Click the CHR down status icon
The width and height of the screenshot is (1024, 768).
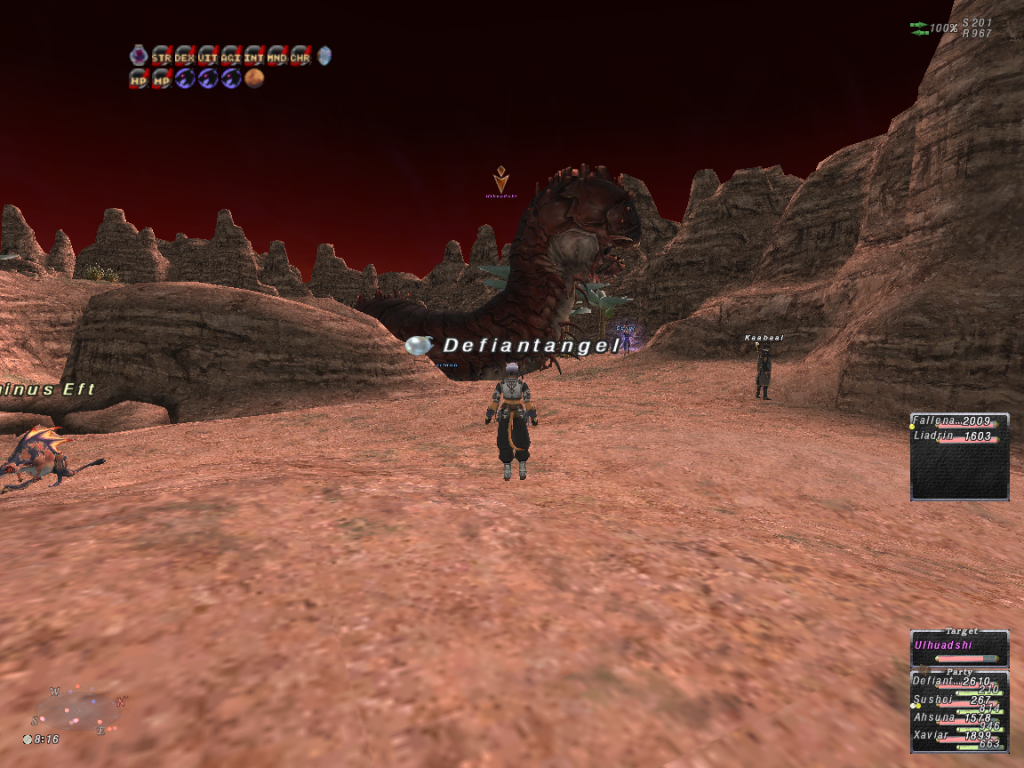tap(299, 57)
